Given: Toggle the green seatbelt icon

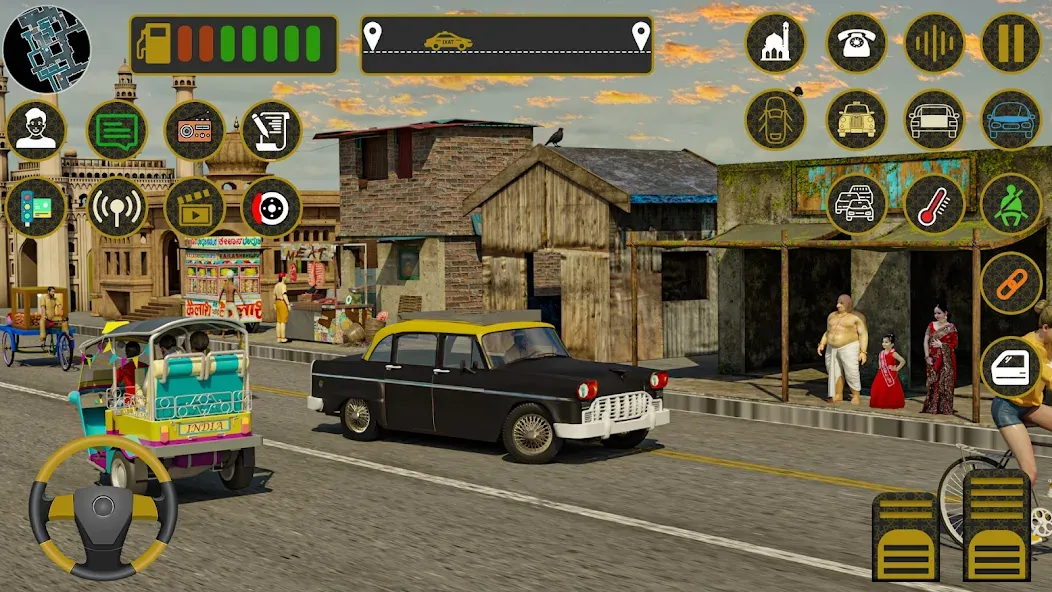Looking at the screenshot, I should point(1011,204).
